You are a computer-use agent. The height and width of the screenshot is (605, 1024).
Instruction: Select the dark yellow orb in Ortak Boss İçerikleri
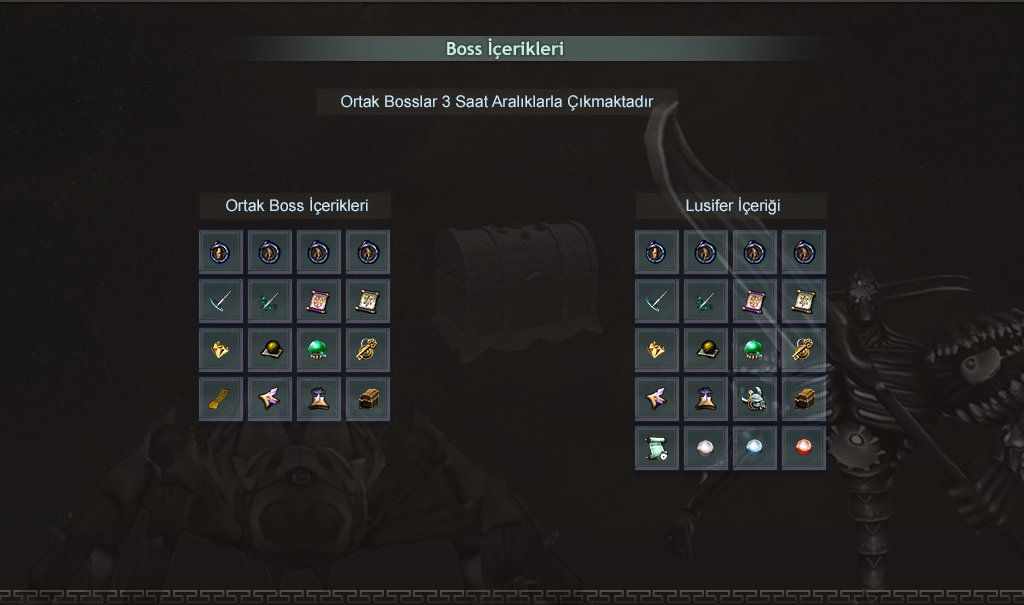pyautogui.click(x=270, y=350)
